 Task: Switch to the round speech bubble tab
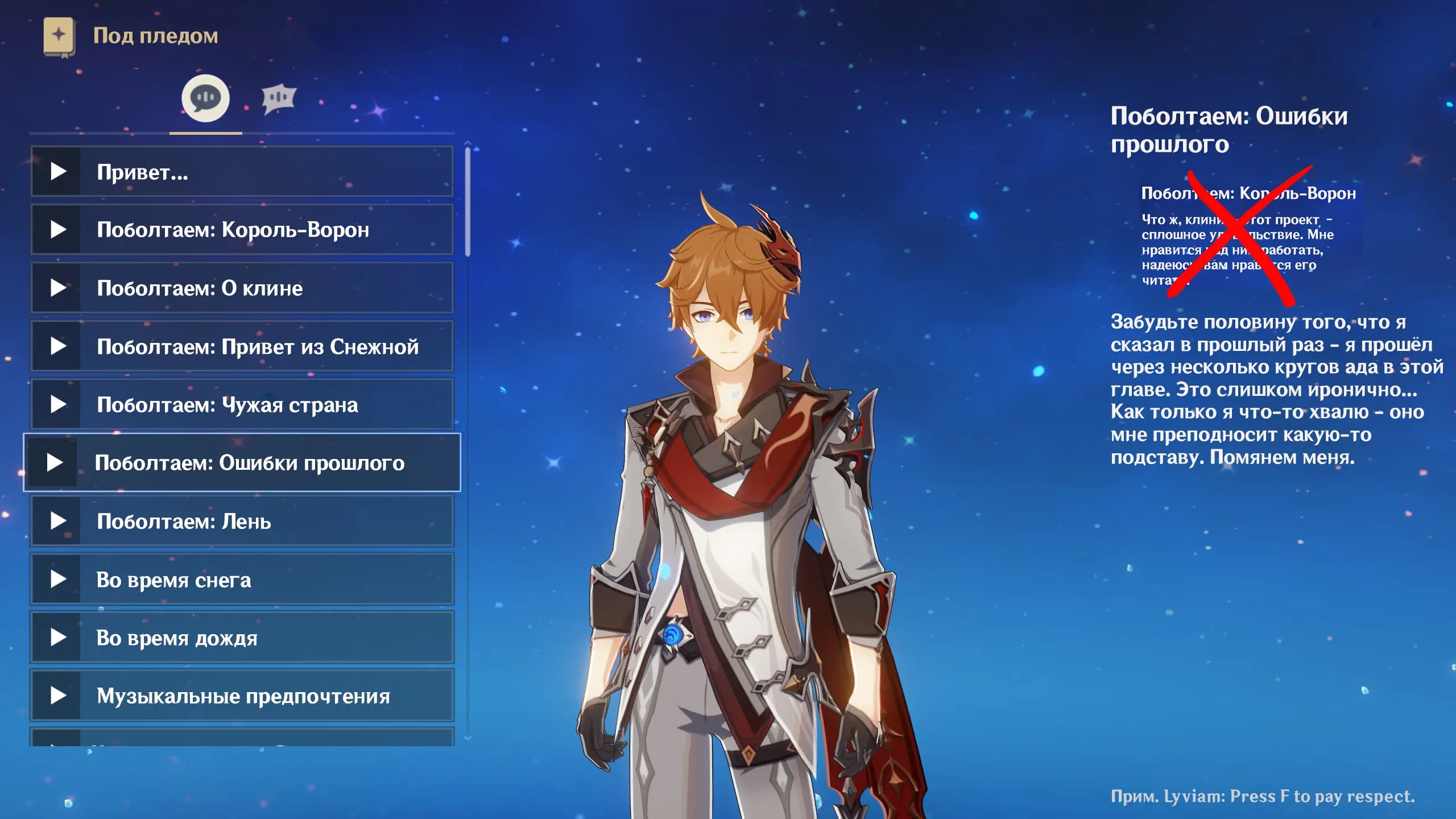click(205, 98)
